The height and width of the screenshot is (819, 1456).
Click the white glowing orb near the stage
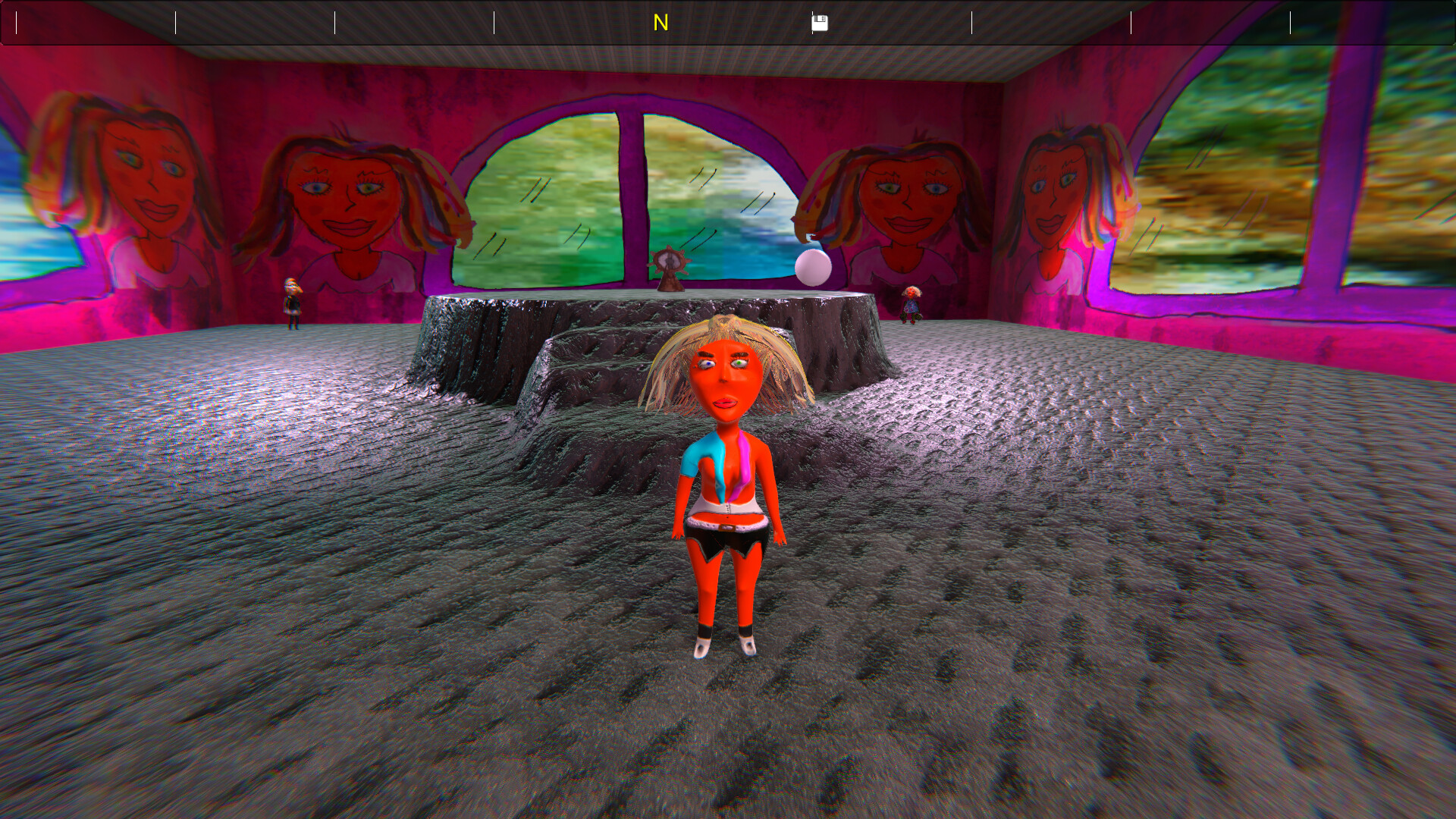(811, 267)
